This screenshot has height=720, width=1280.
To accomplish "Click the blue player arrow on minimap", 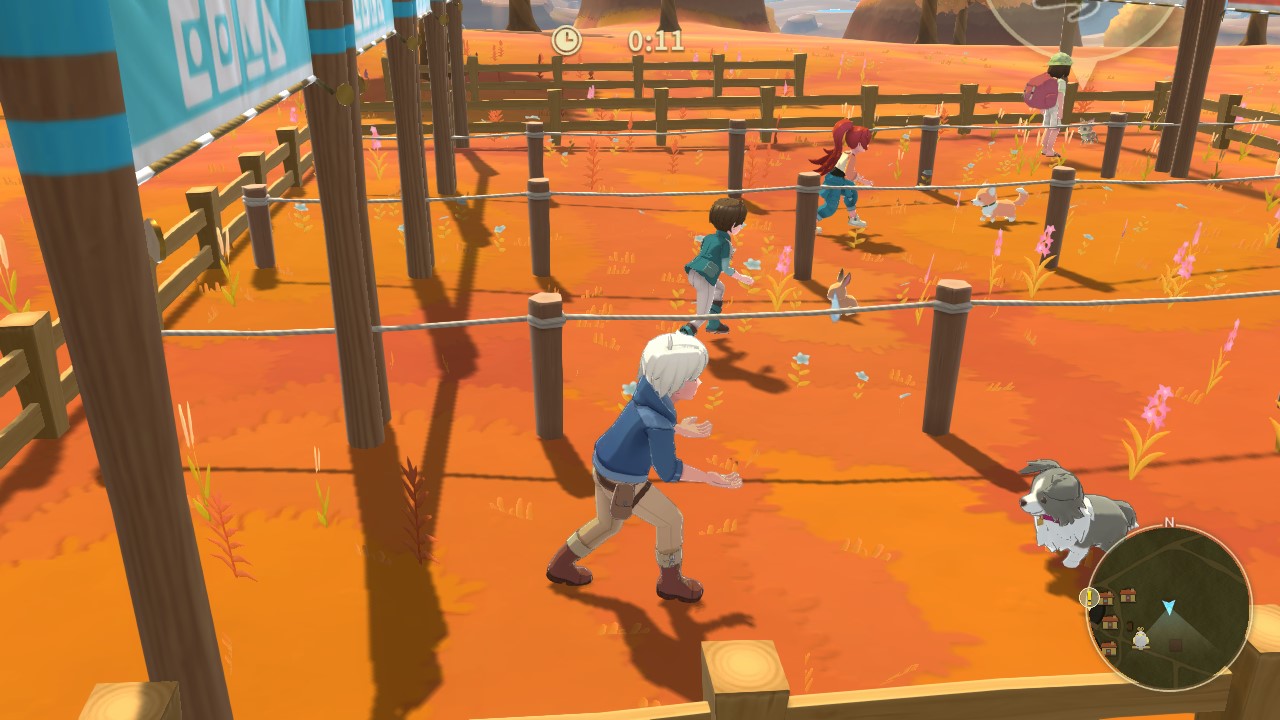I will pyautogui.click(x=1168, y=607).
